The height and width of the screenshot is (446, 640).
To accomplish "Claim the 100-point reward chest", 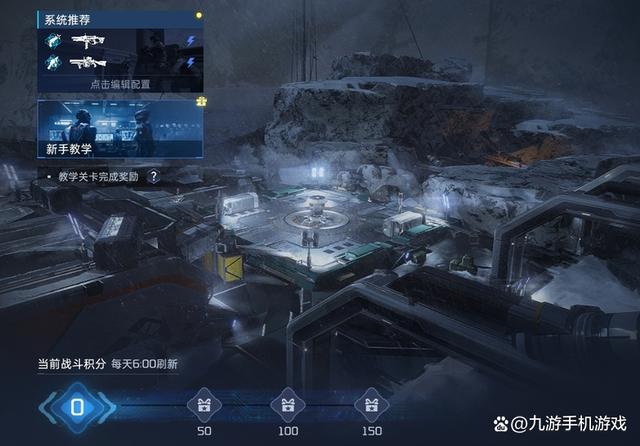I will tap(287, 401).
